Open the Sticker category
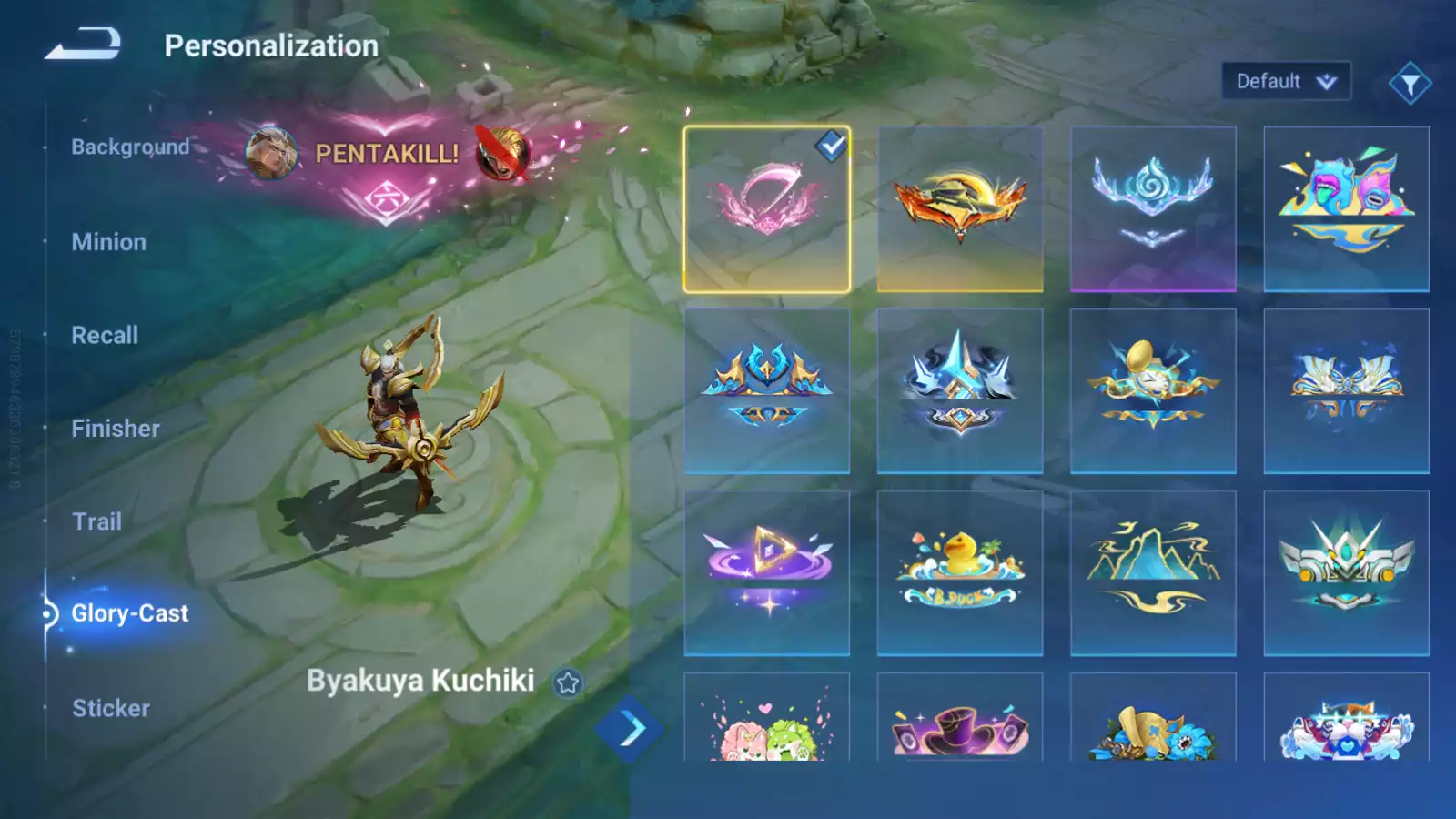The width and height of the screenshot is (1456, 819). point(111,708)
